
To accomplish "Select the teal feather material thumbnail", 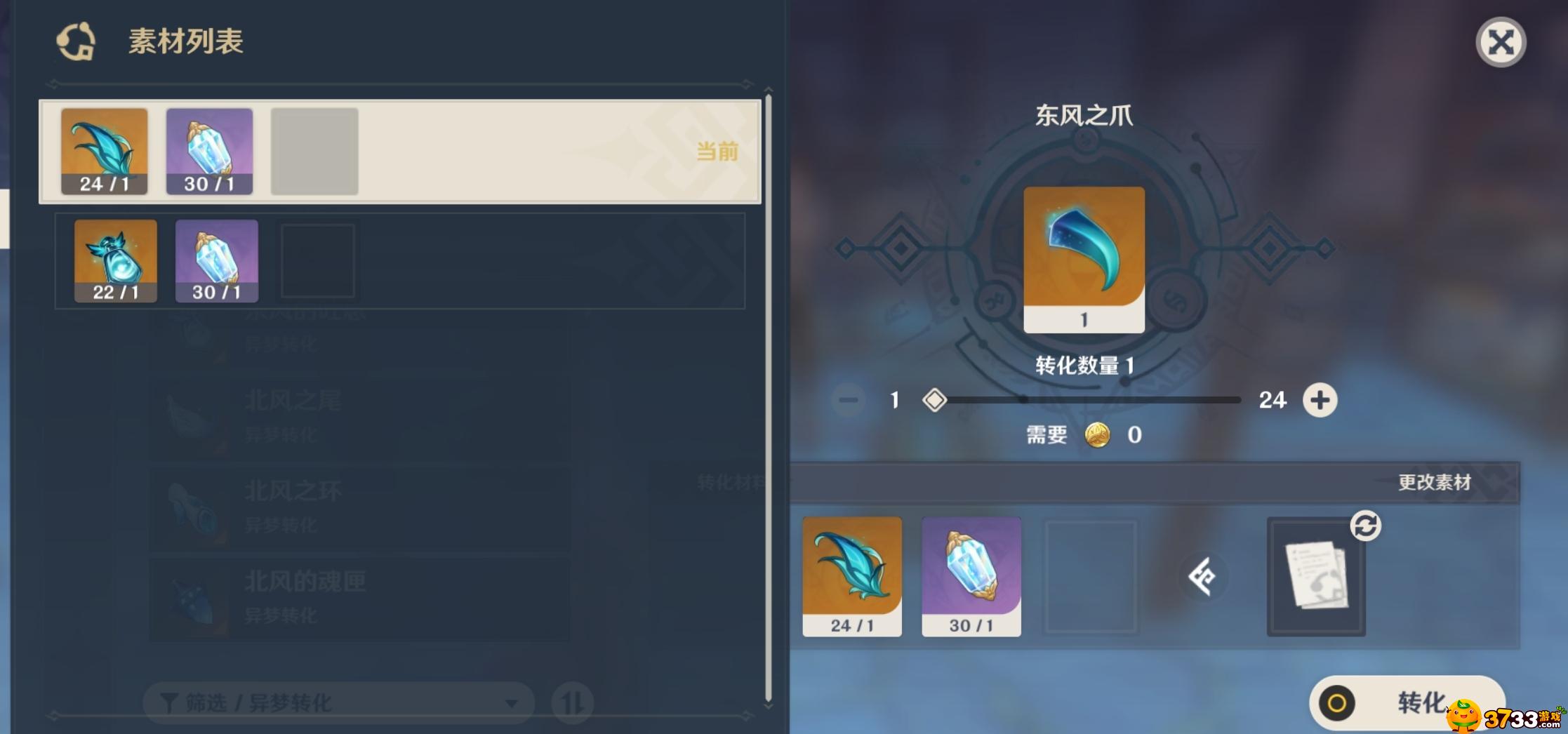I will coord(104,151).
